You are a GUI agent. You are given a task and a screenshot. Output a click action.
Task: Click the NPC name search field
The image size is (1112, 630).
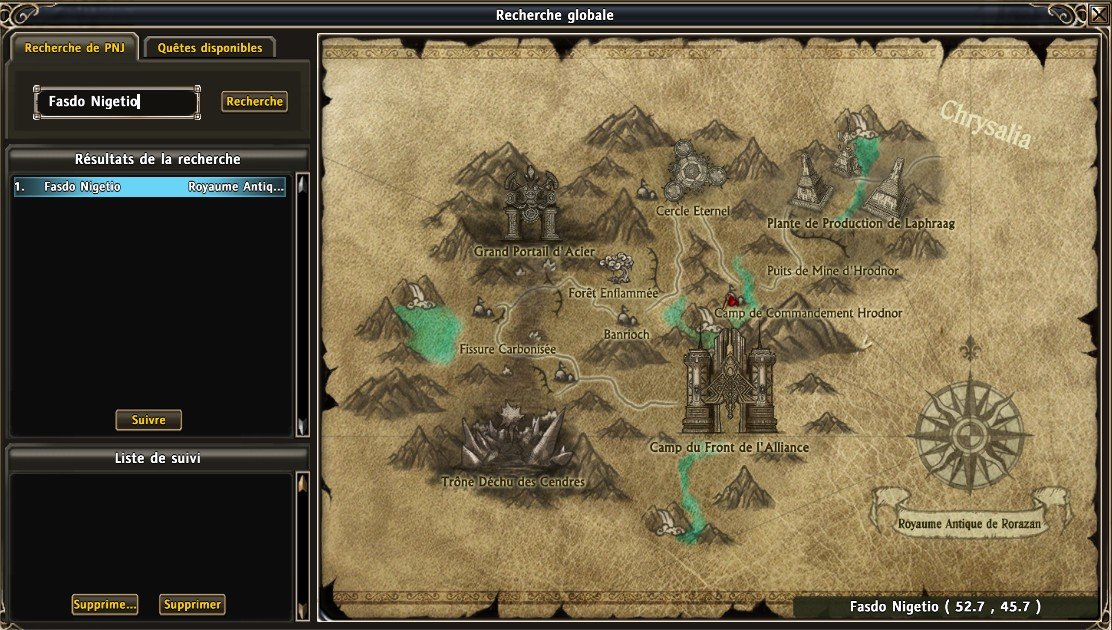pyautogui.click(x=117, y=102)
